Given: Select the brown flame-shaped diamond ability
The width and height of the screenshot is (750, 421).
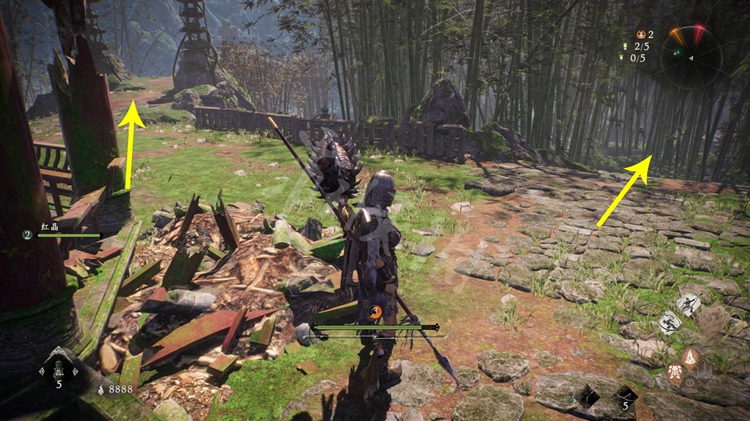Looking at the screenshot, I should point(692,357).
